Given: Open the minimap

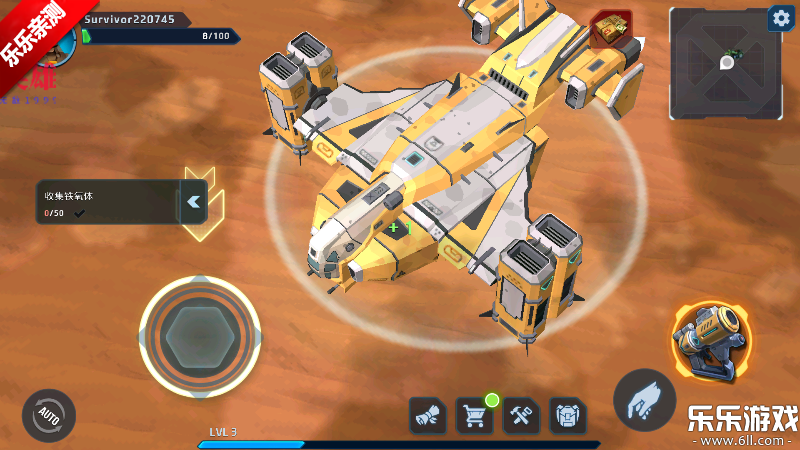Looking at the screenshot, I should coord(726,64).
